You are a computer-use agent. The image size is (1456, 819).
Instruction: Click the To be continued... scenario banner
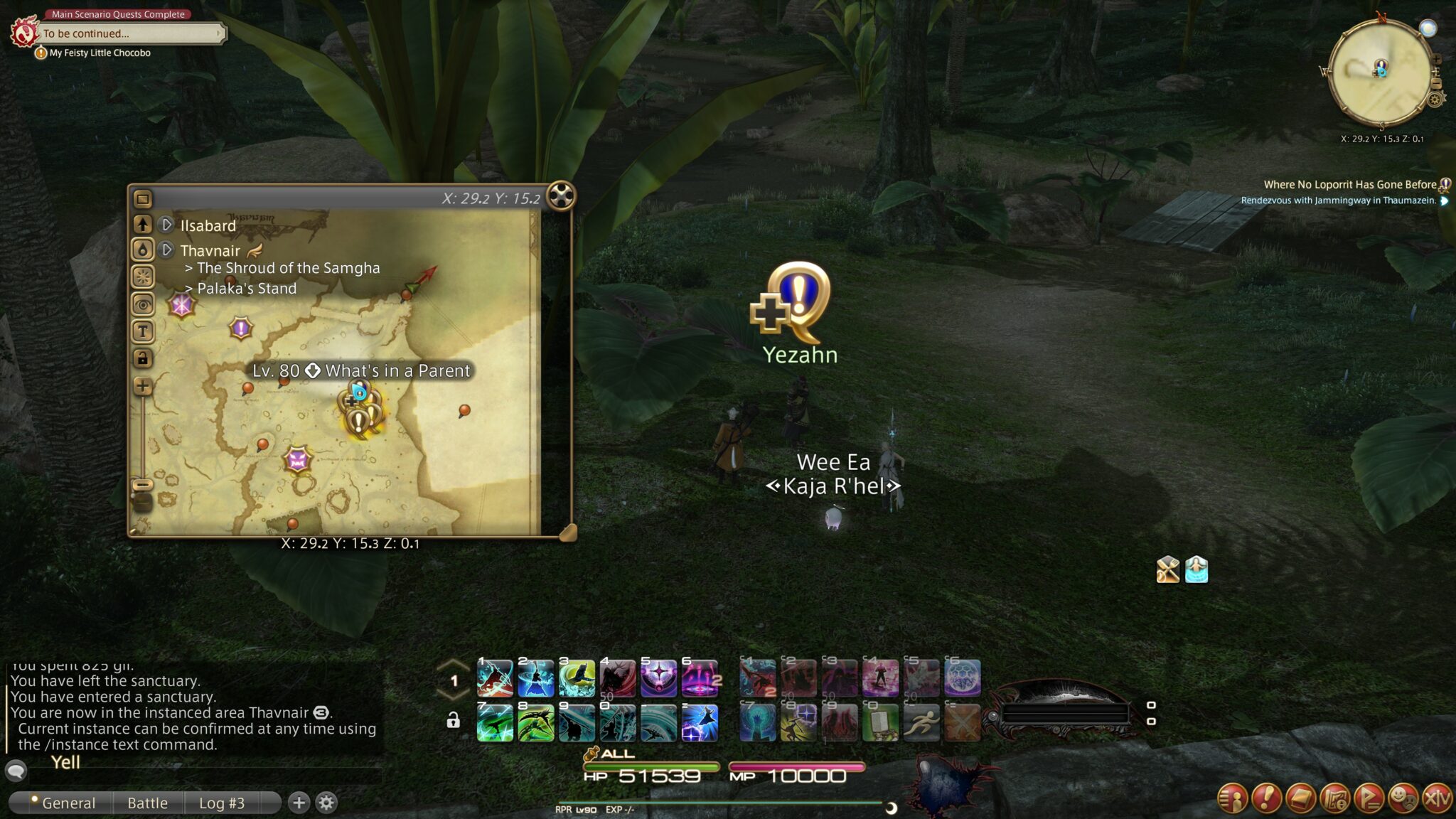tap(132, 33)
